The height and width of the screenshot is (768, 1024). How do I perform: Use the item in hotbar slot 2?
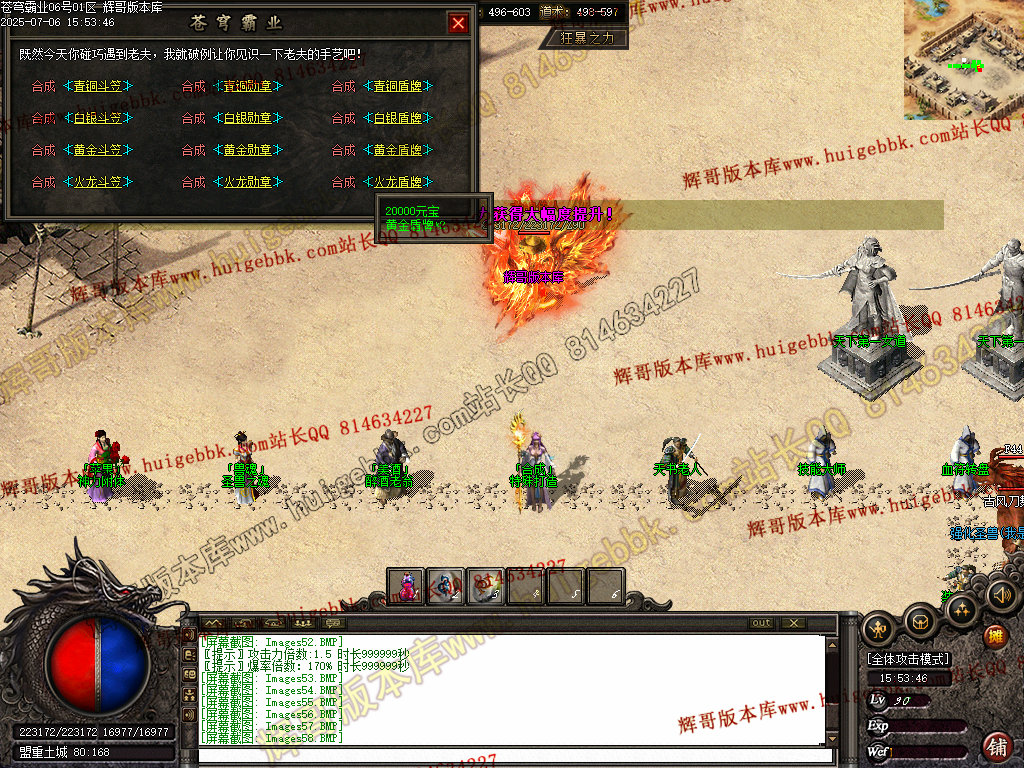[446, 587]
